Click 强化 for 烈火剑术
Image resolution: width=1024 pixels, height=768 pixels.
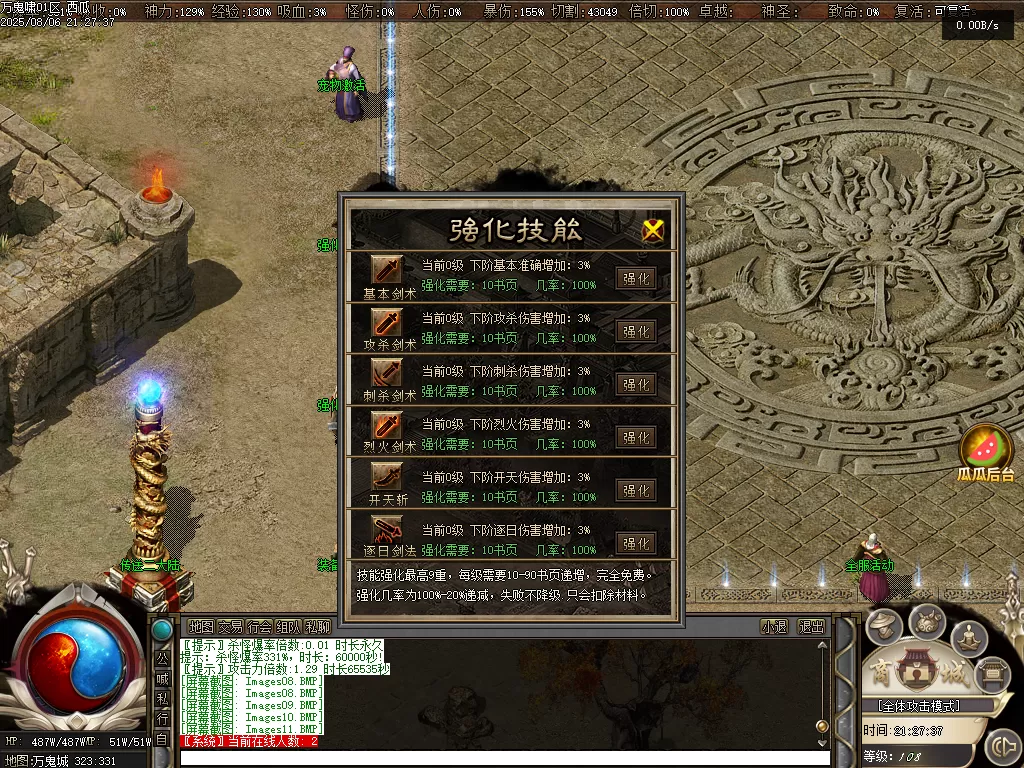point(636,437)
